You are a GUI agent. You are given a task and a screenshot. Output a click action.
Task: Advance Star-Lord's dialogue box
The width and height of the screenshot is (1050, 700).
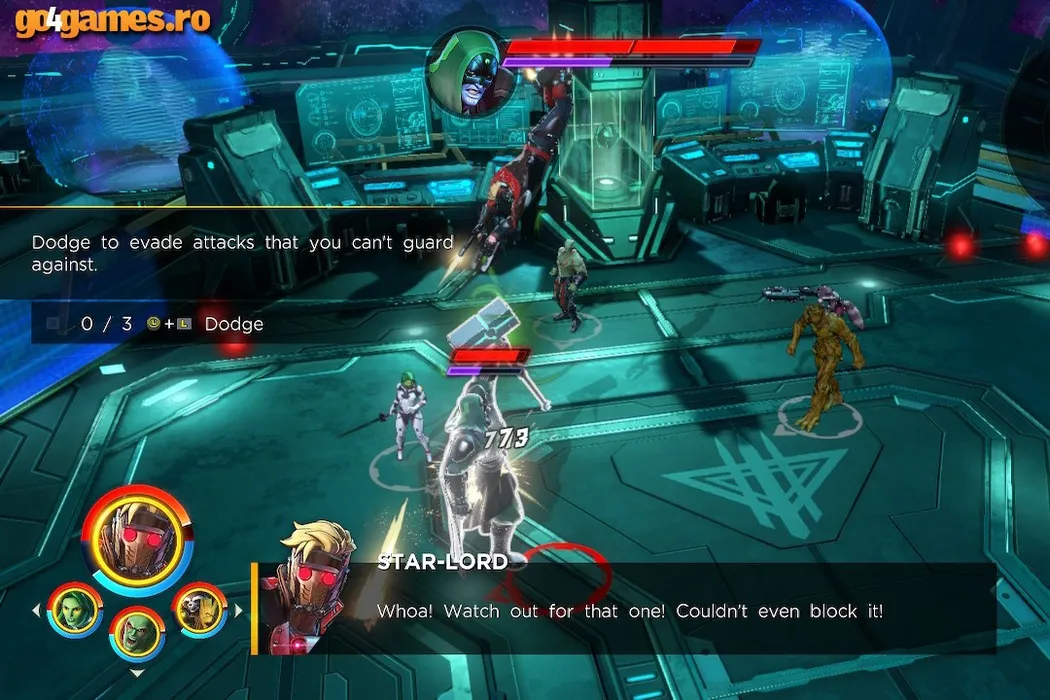(630, 610)
